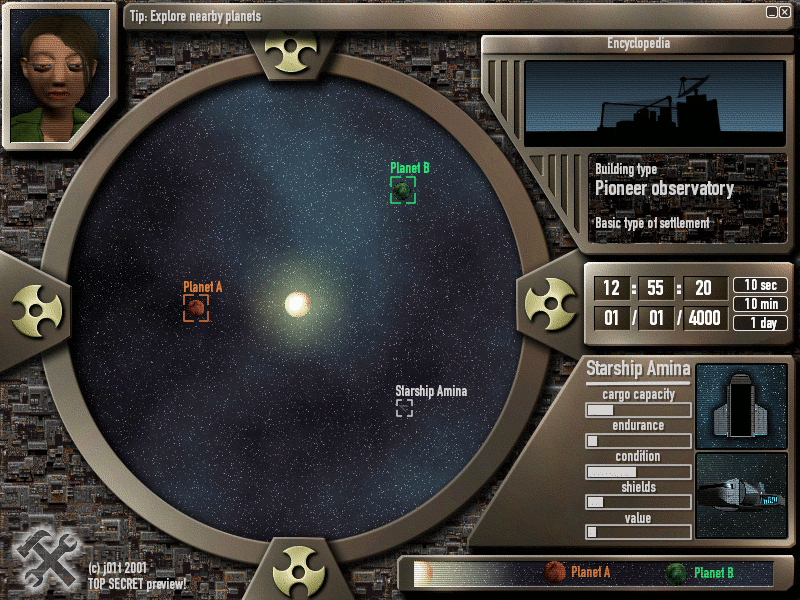Advance time by 10 min
The height and width of the screenshot is (600, 800).
760,304
